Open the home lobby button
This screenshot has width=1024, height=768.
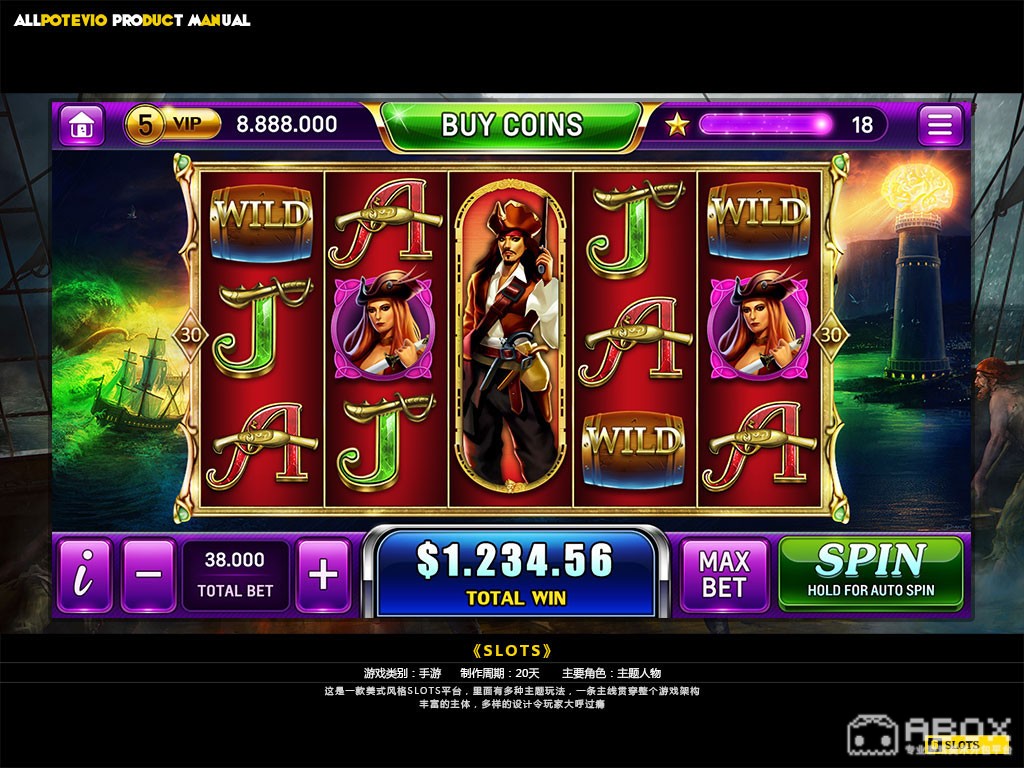(x=81, y=125)
